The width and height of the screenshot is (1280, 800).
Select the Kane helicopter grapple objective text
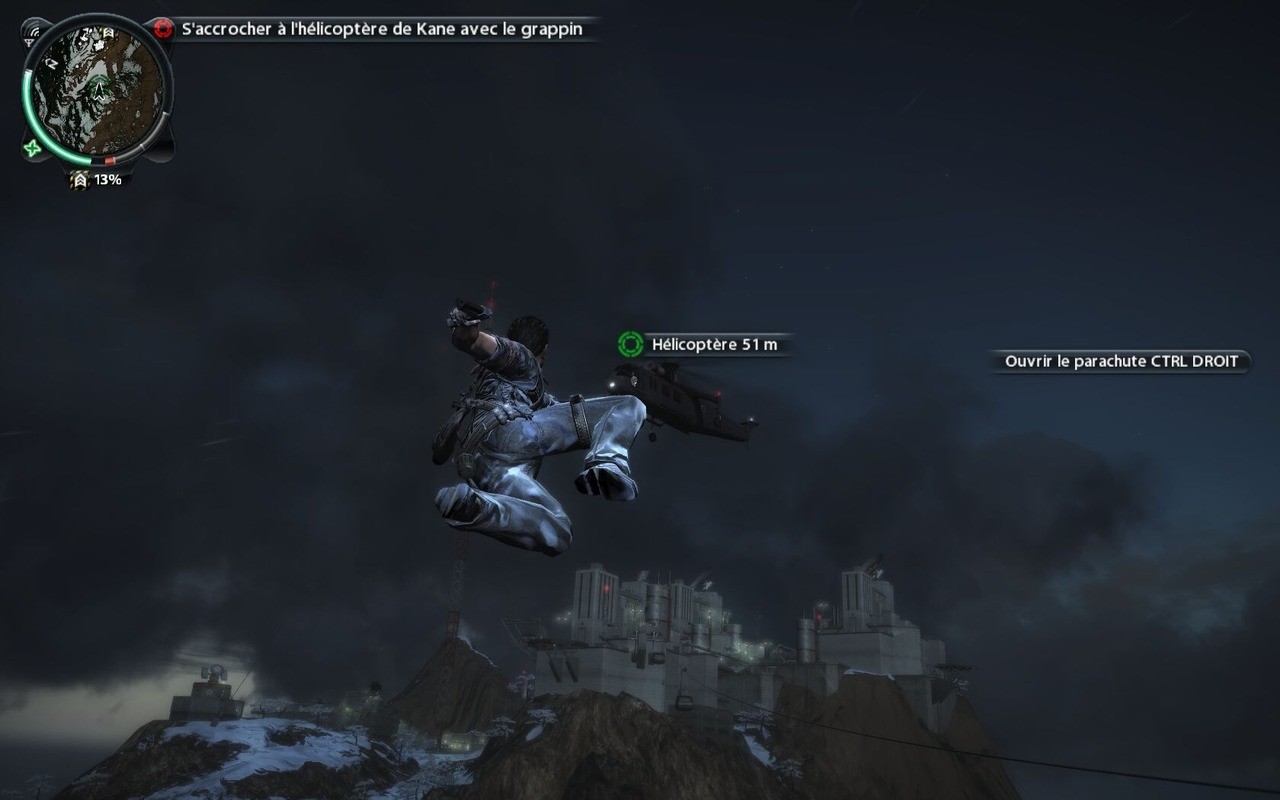(x=382, y=30)
